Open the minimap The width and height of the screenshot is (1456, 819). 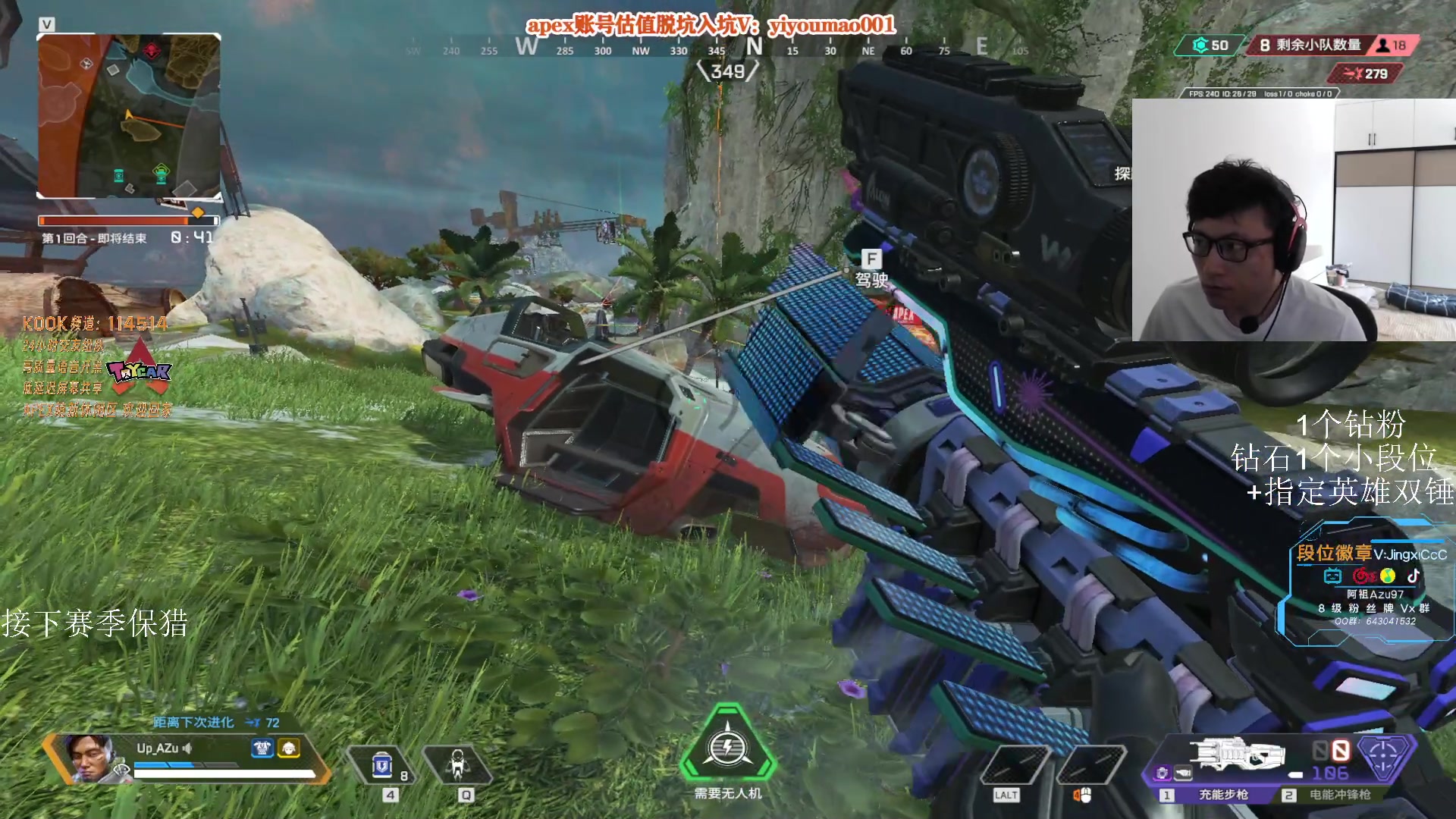[x=129, y=116]
